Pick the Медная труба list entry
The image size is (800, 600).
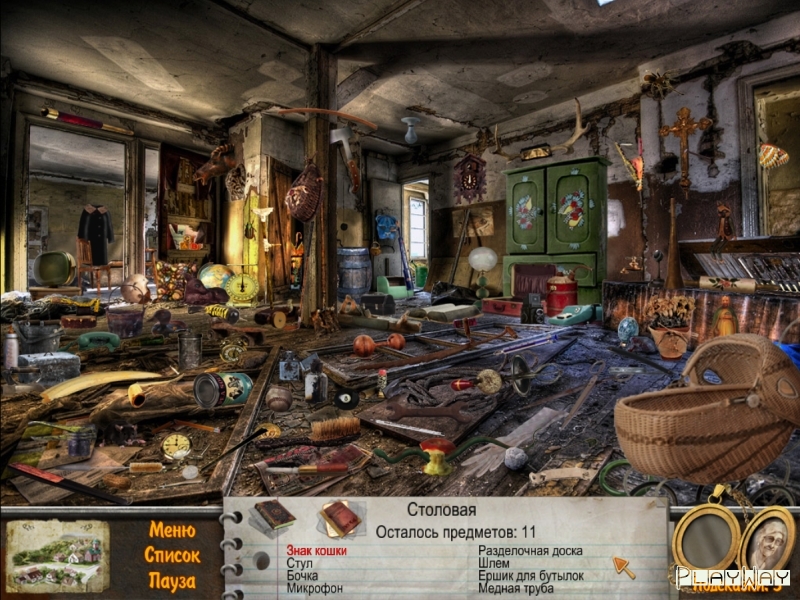[x=517, y=589]
